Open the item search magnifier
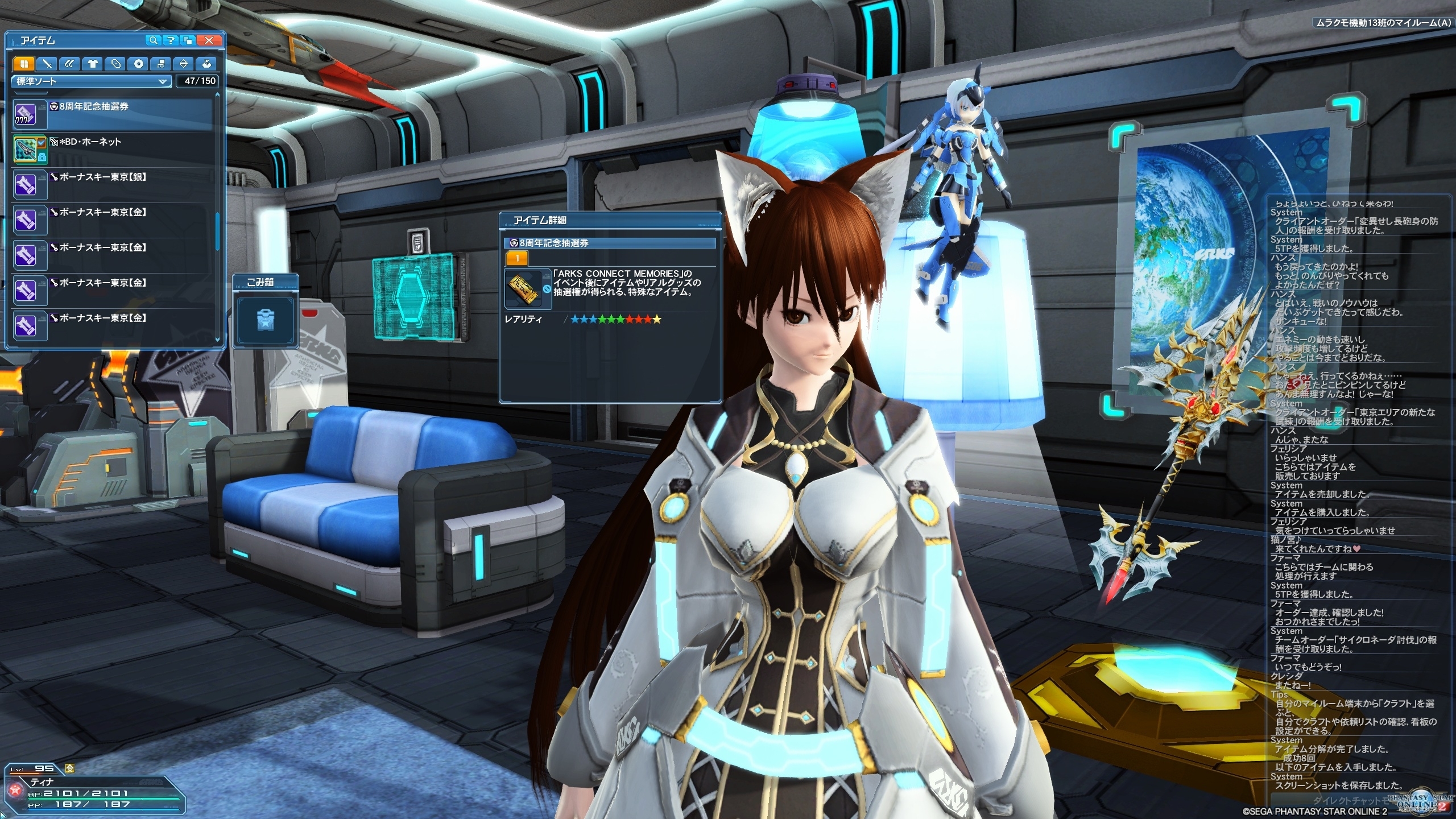The image size is (1456, 819). [x=152, y=40]
